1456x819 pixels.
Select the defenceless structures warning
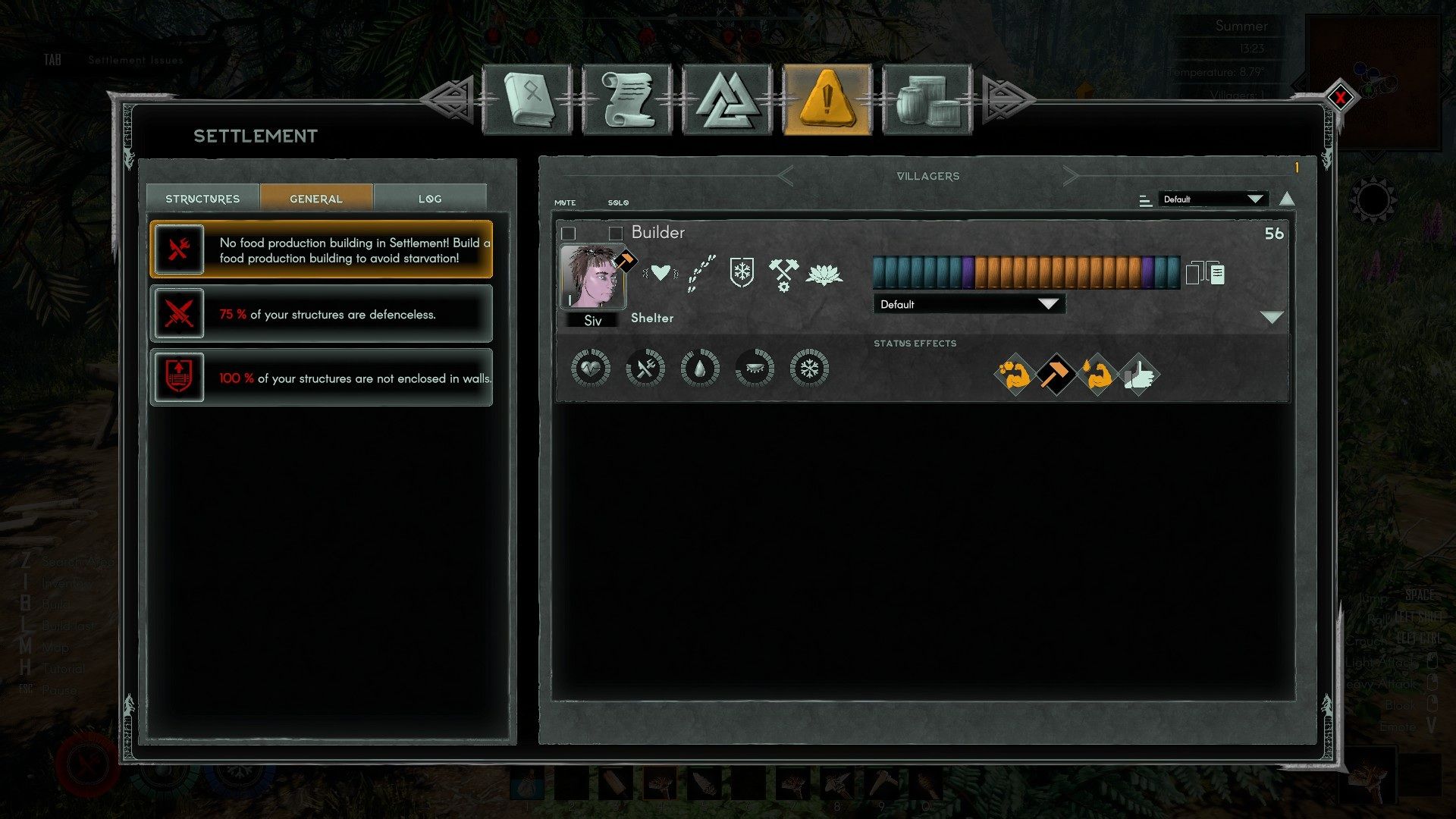[322, 314]
